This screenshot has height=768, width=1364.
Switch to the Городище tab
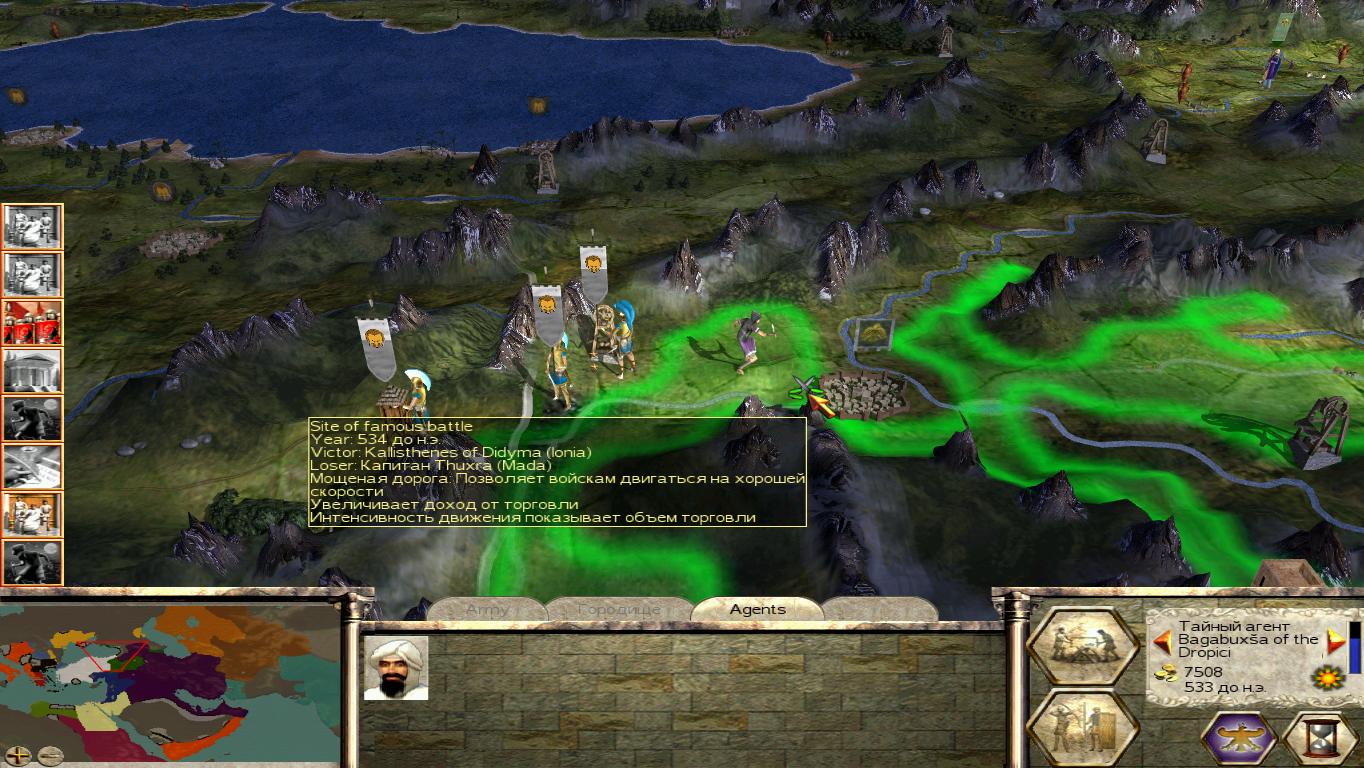[x=619, y=609]
